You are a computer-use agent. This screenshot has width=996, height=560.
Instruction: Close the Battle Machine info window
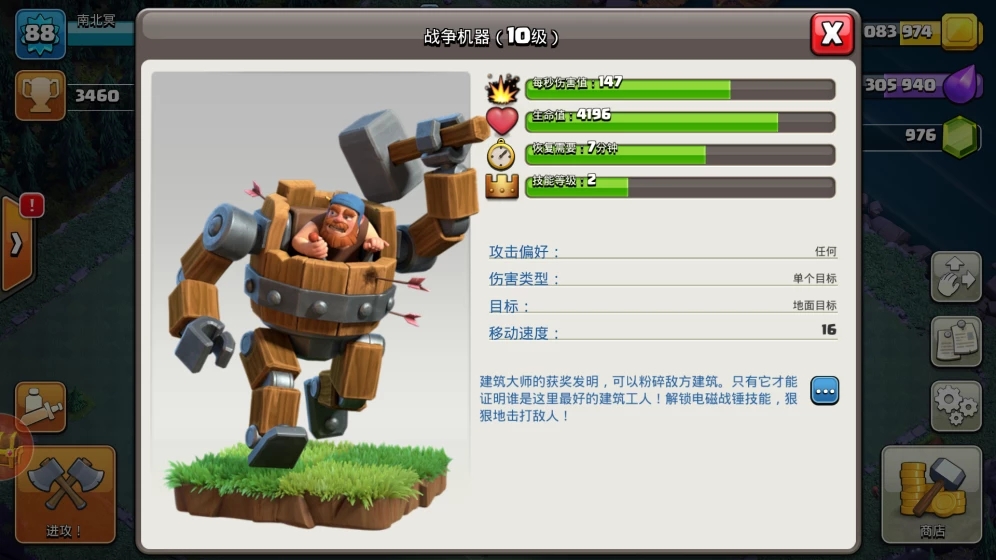[x=831, y=34]
